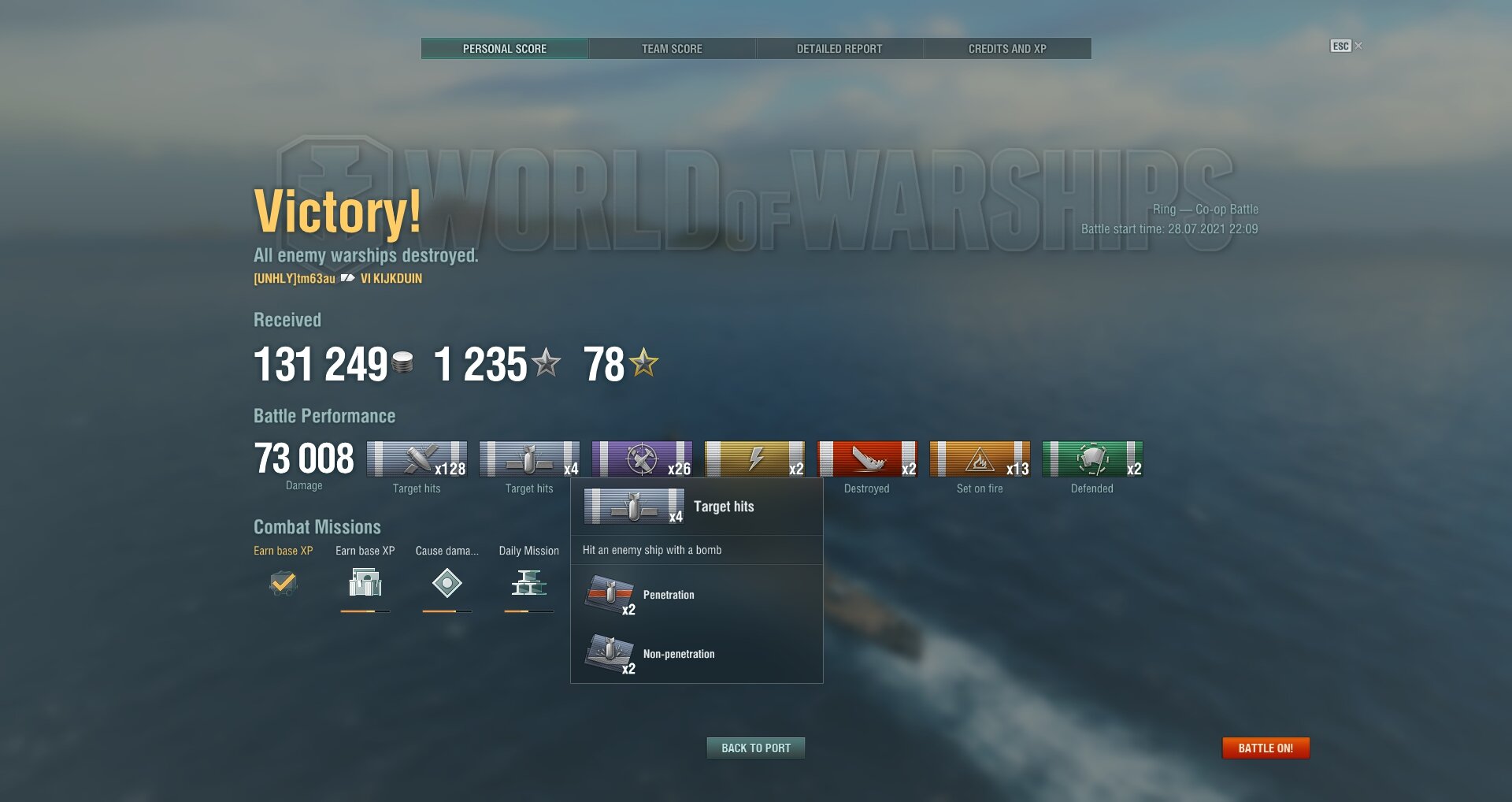
Task: Start another match with Battle On!
Action: click(1266, 748)
